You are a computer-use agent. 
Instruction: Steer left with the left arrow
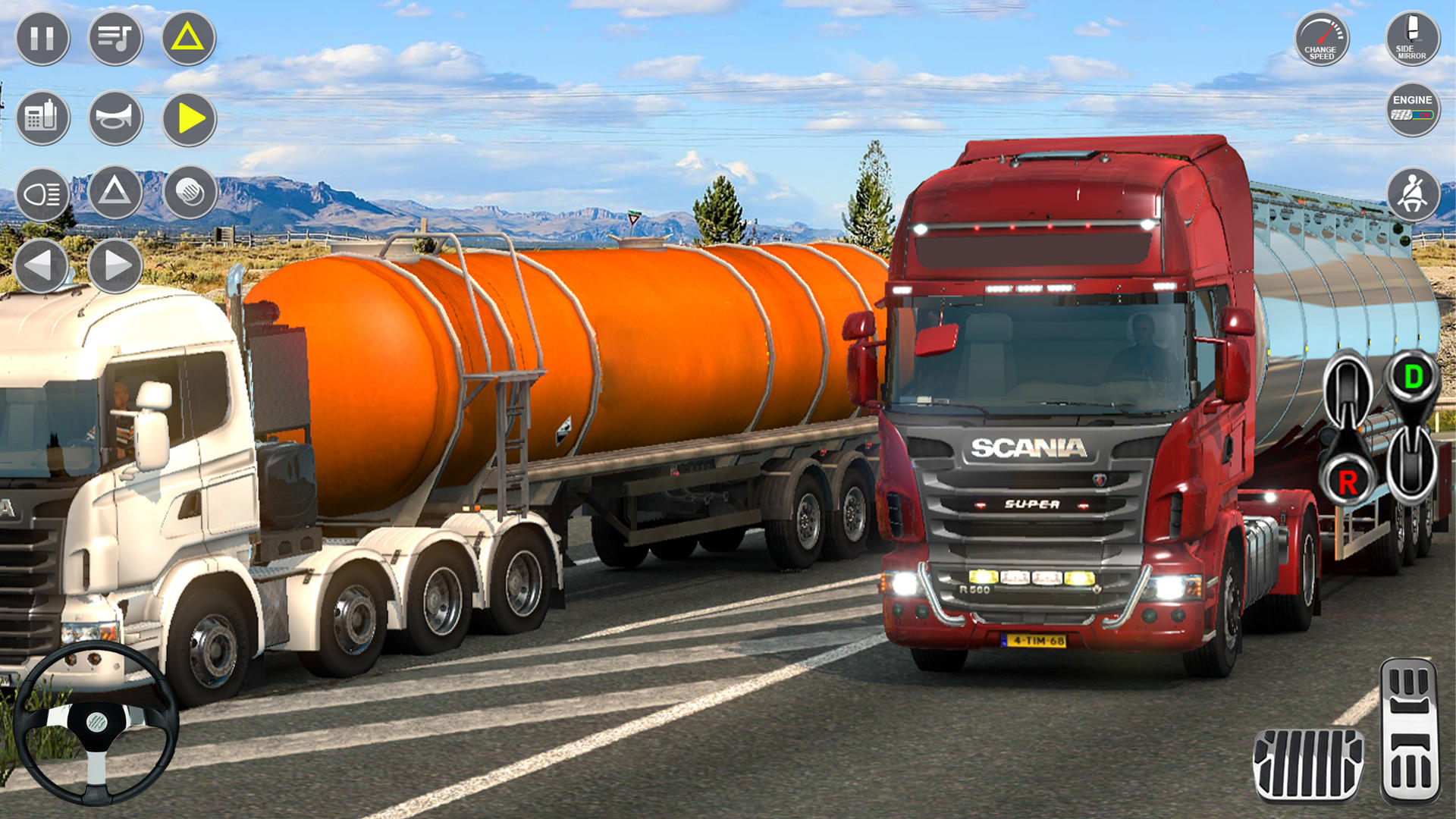click(43, 265)
